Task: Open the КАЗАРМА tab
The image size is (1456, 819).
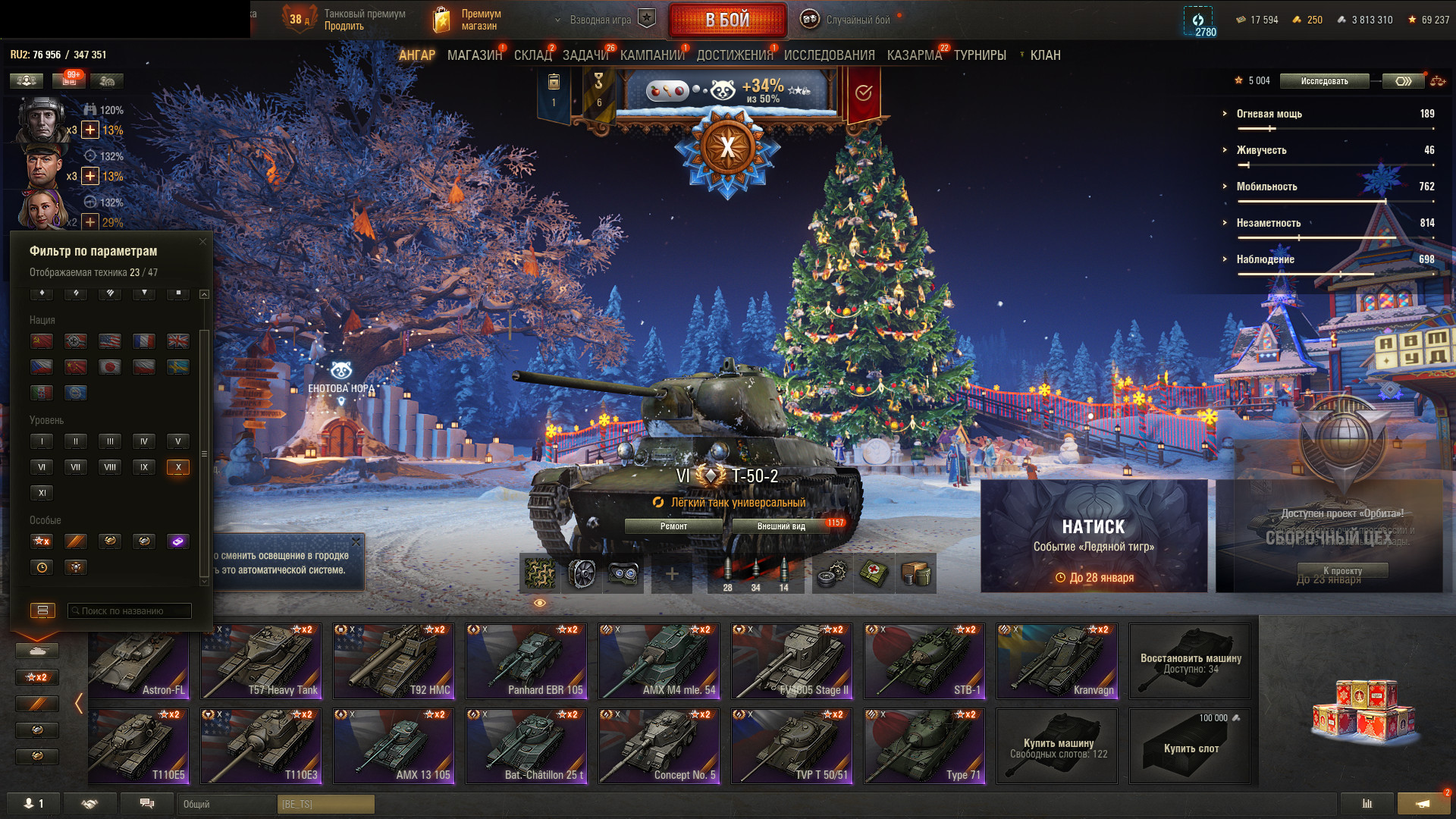Action: click(914, 55)
